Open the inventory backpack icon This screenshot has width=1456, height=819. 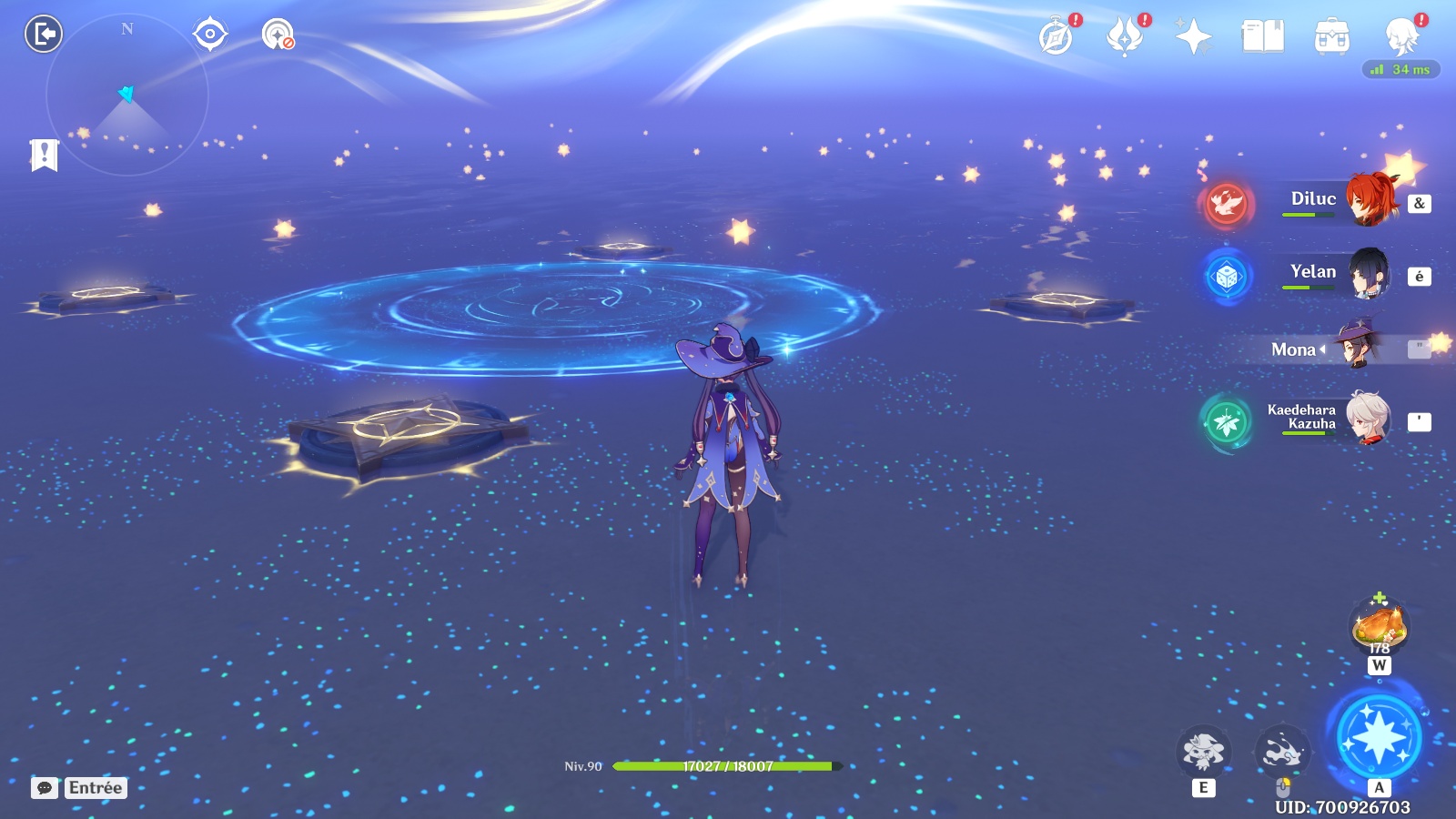pyautogui.click(x=1331, y=37)
